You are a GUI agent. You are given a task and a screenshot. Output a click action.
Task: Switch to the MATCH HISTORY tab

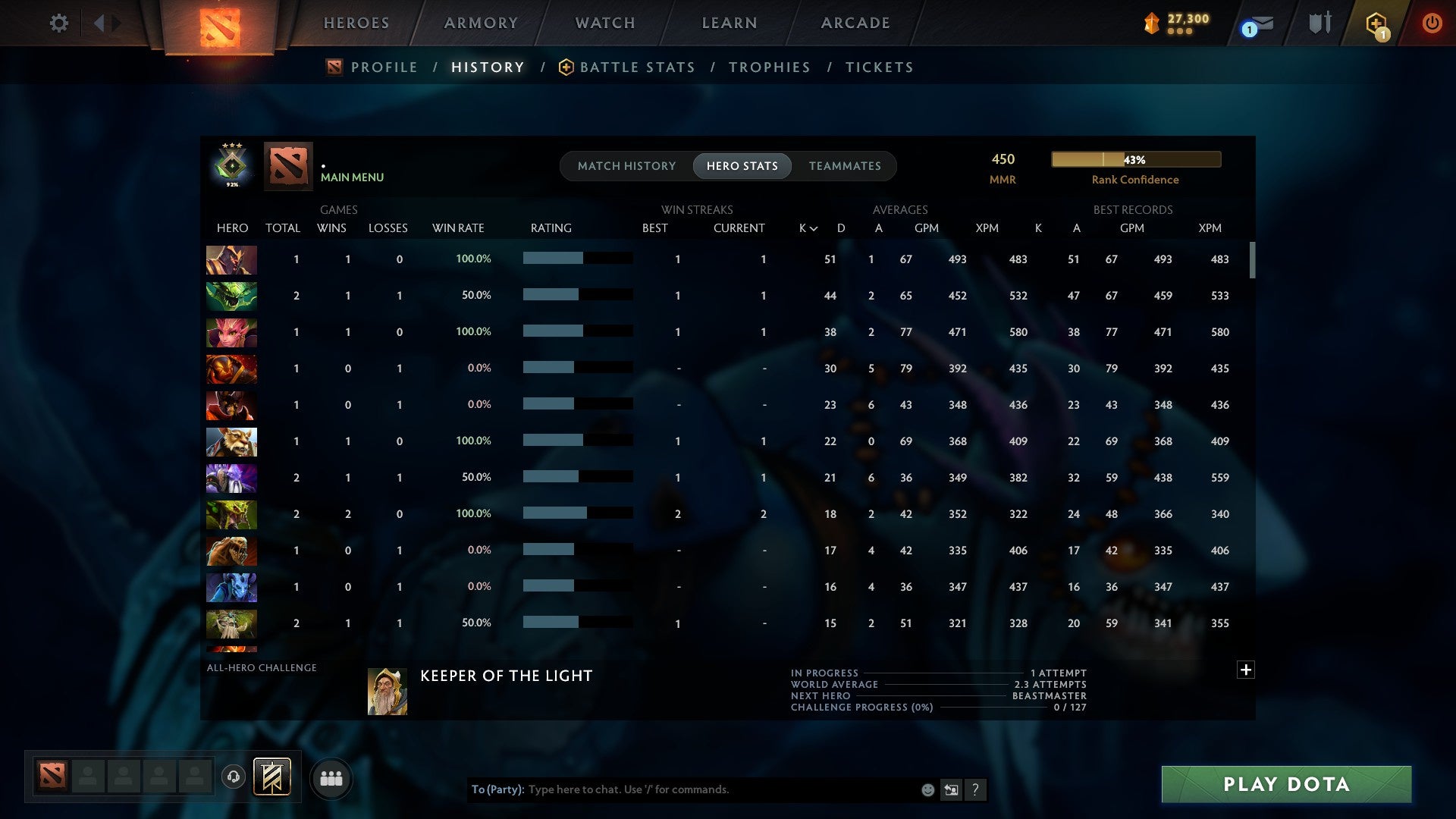pyautogui.click(x=626, y=165)
